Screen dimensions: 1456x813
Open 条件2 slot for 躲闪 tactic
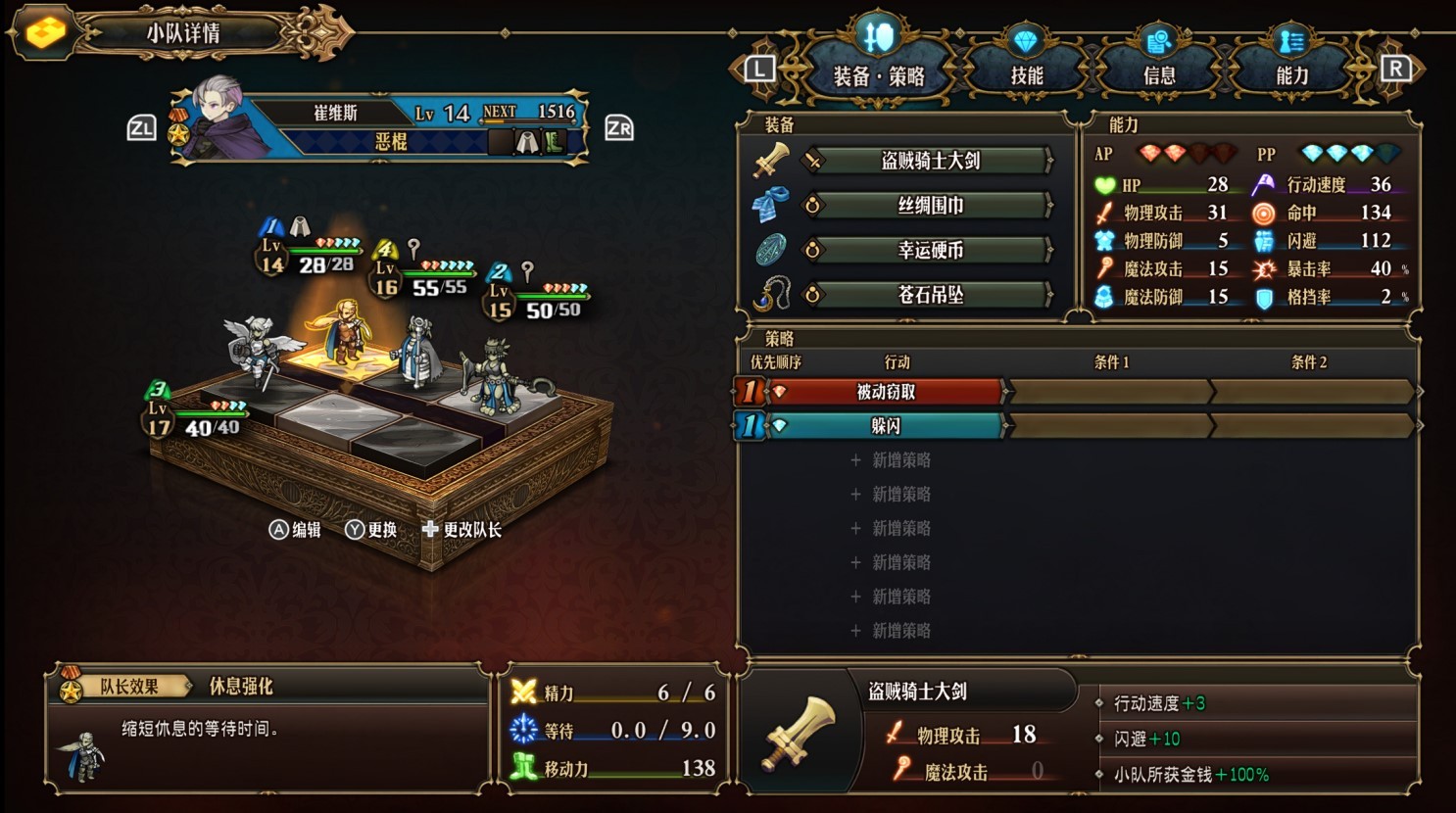pos(1313,425)
